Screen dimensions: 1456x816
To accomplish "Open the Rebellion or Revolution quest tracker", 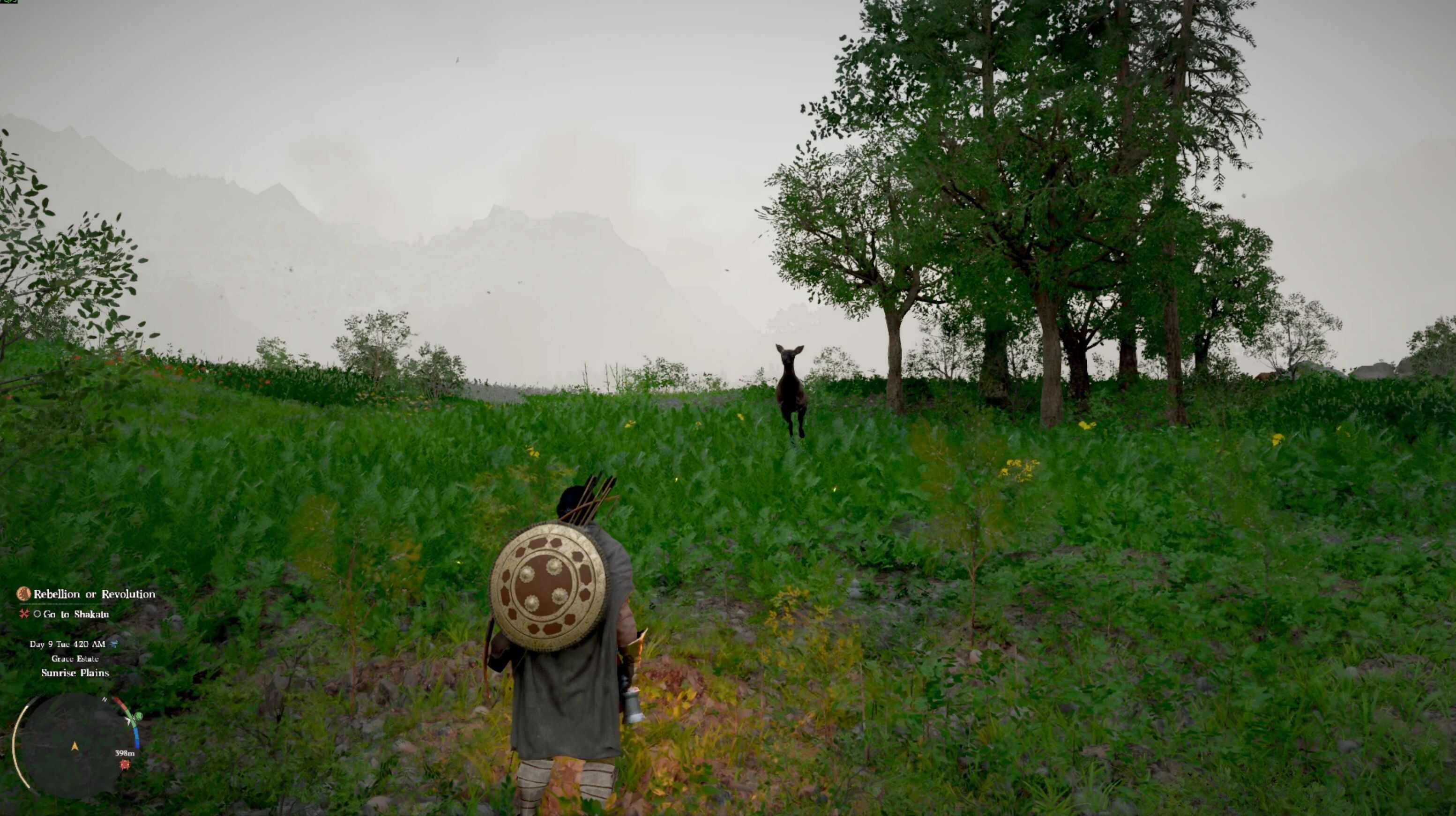I will (94, 594).
